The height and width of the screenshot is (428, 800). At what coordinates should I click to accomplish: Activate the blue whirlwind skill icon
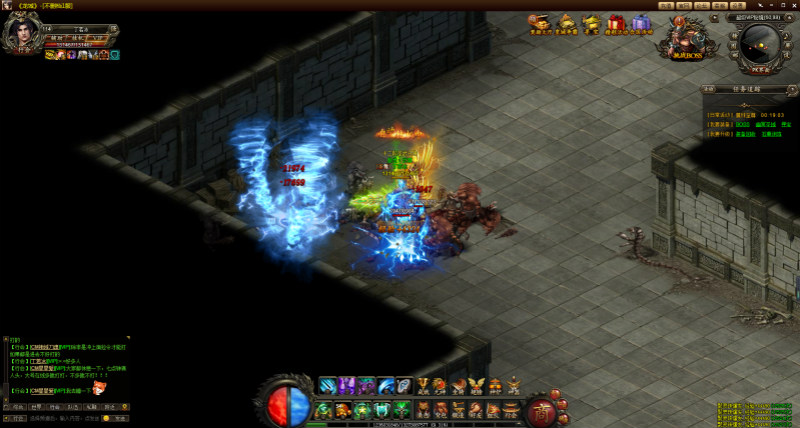click(x=328, y=385)
